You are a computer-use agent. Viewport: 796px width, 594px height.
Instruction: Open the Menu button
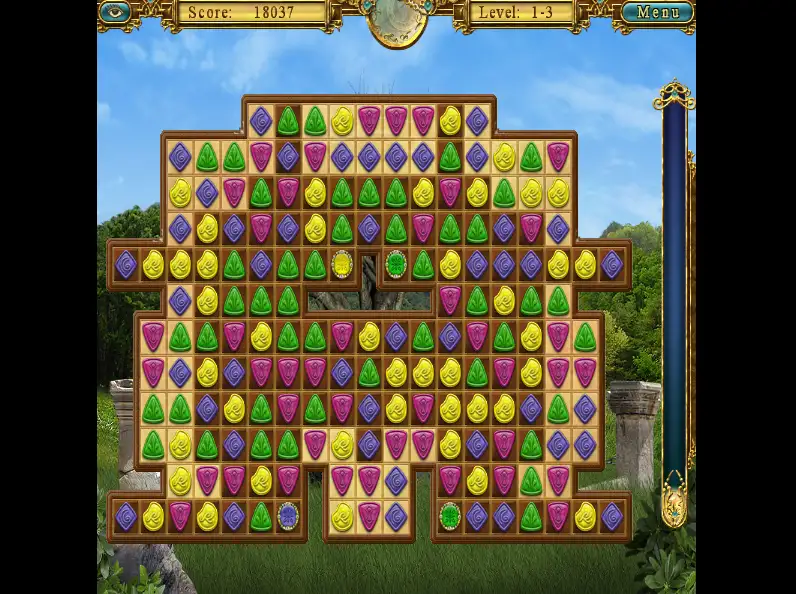coord(657,13)
